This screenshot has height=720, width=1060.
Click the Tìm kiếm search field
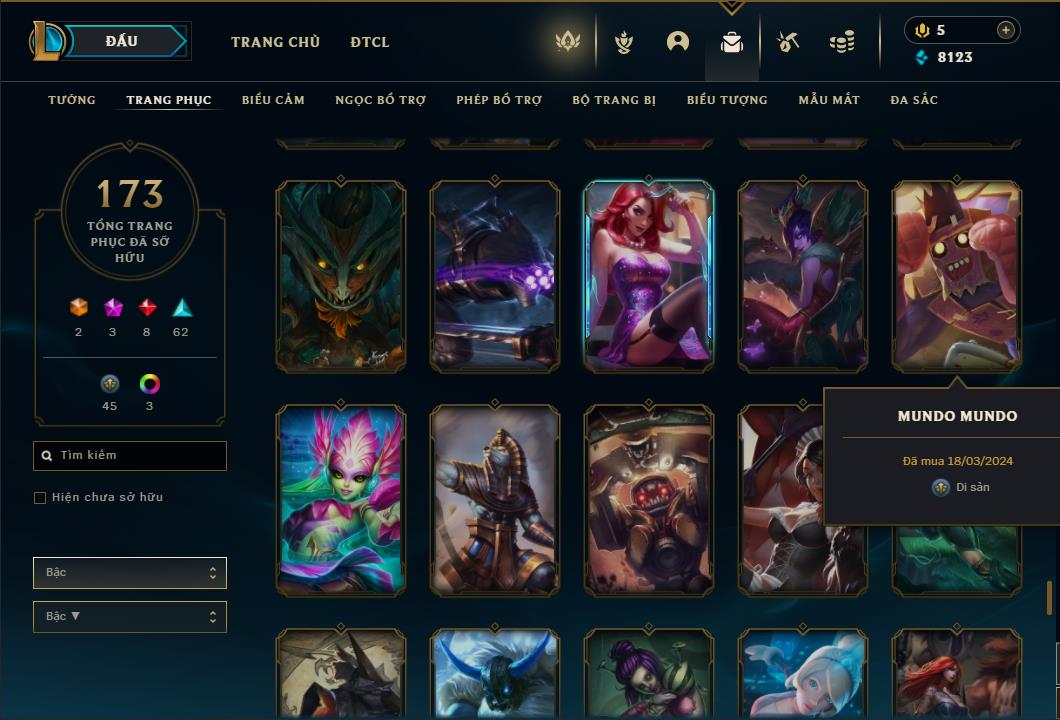pos(130,456)
